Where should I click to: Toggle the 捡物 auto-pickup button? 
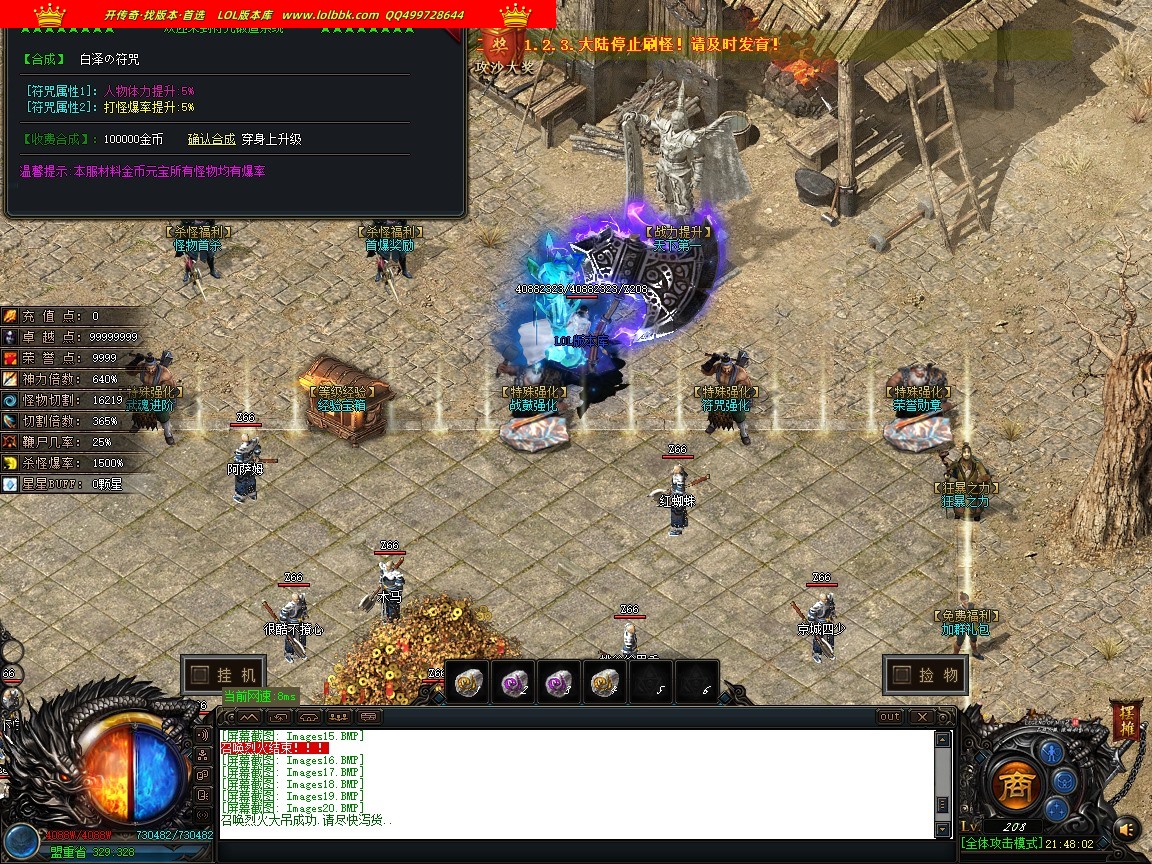pyautogui.click(x=925, y=675)
